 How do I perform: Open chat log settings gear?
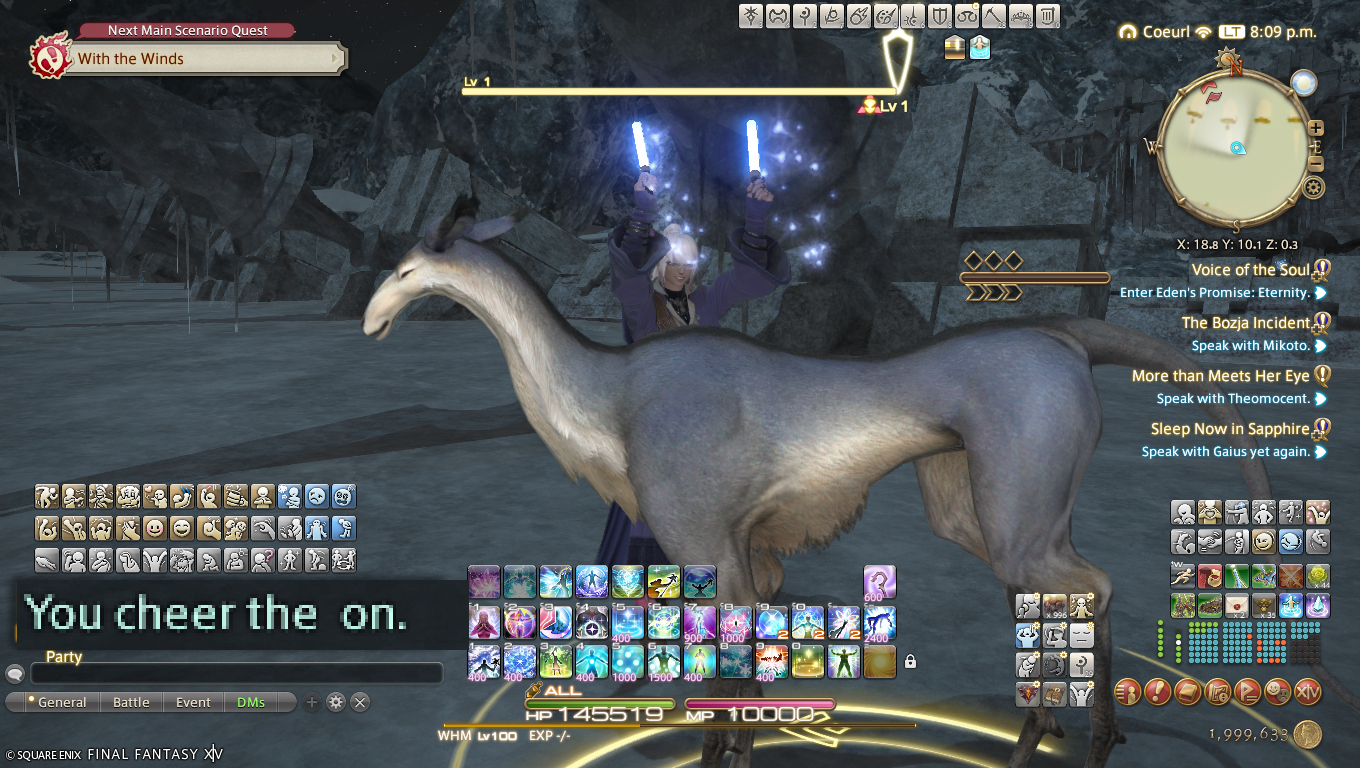click(x=336, y=702)
